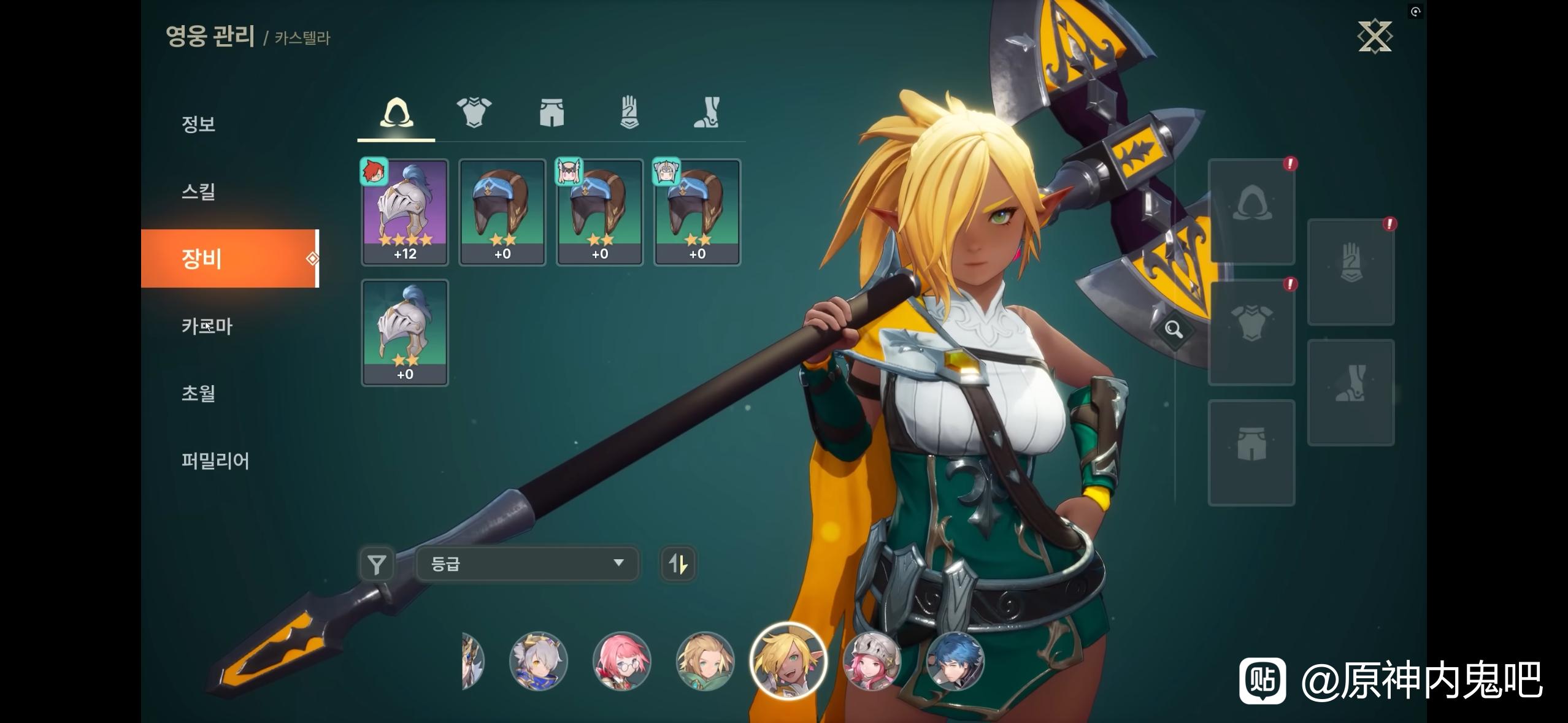Switch to the gloves tab
Image resolution: width=1568 pixels, height=723 pixels.
coord(629,113)
